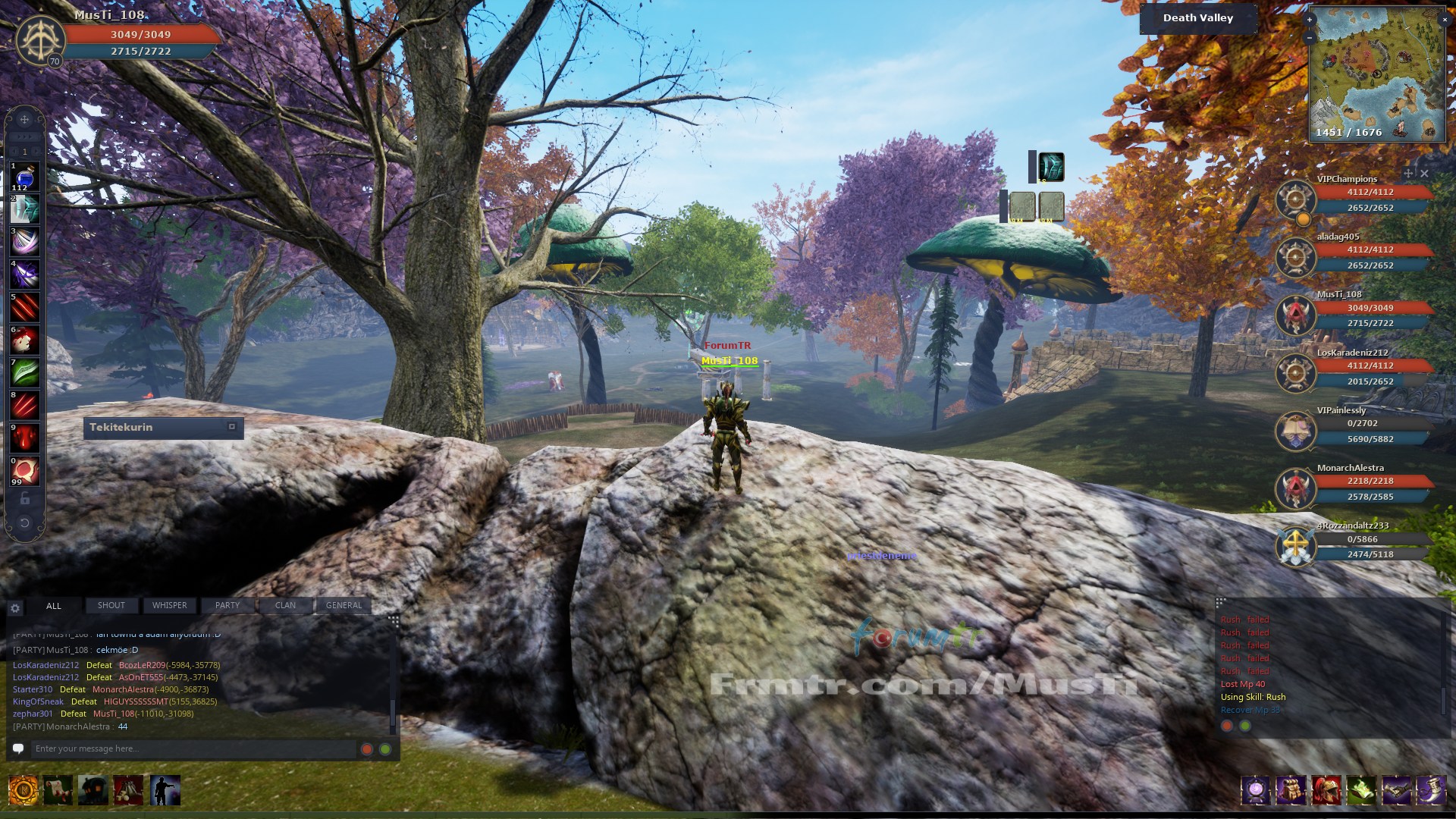Select party member LosKaradeniz212
Image resolution: width=1456 pixels, height=819 pixels.
pyautogui.click(x=1352, y=353)
